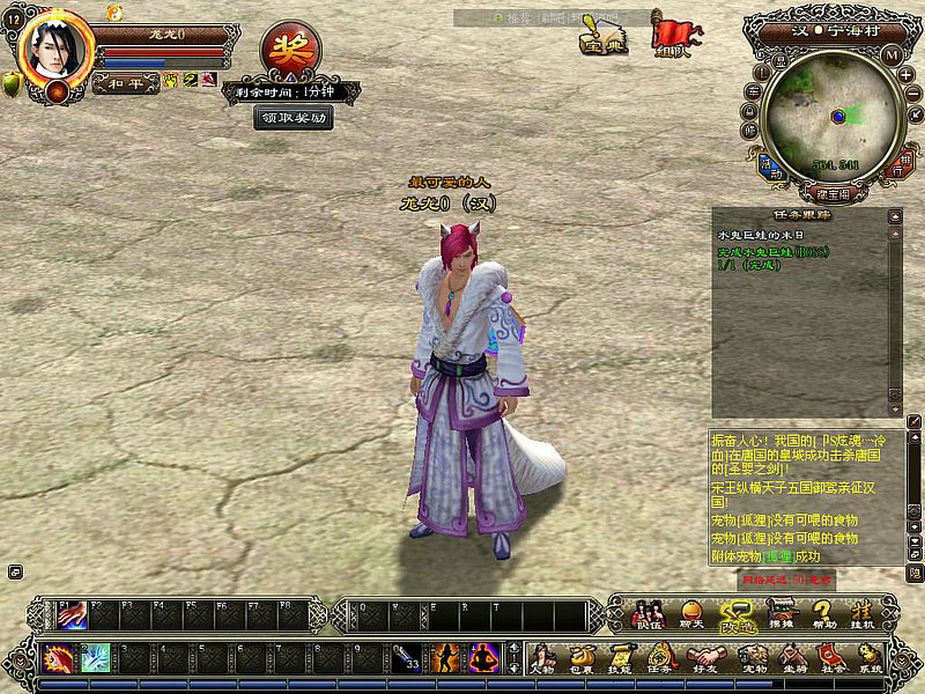Claim the reward with 领取奖励 button
This screenshot has height=694, width=925.
(x=293, y=117)
